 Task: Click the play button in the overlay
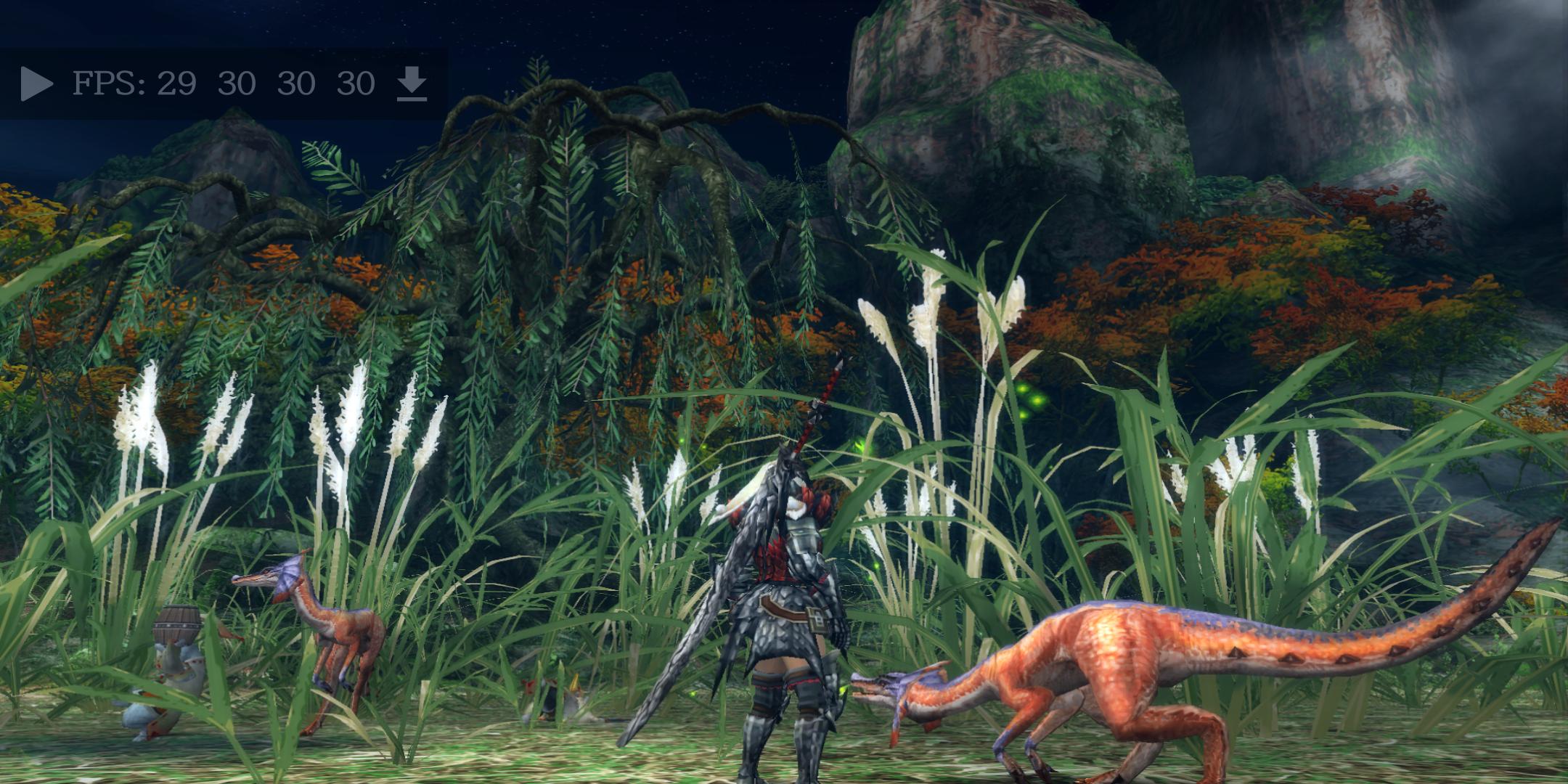tap(36, 83)
